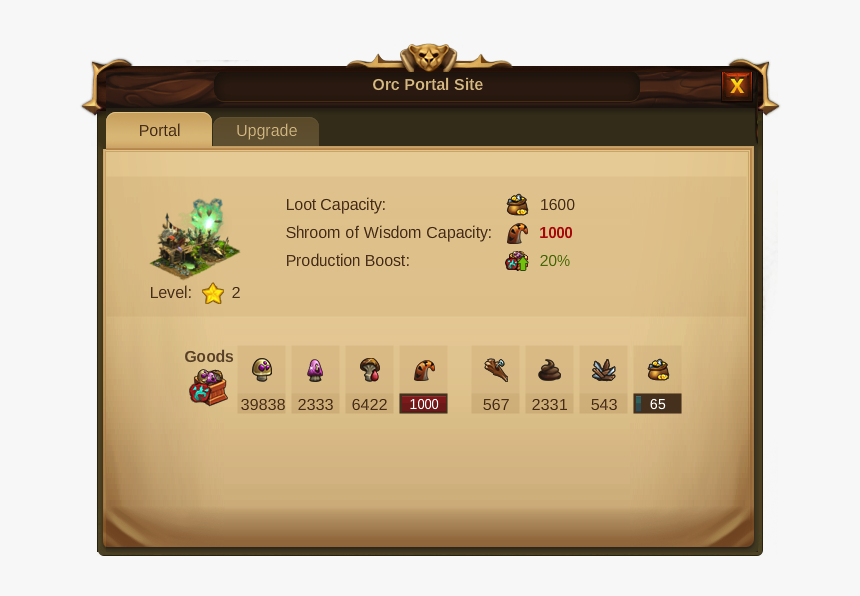Choose the brown dung pile slot showing 2331
The image size is (860, 596).
[x=550, y=379]
